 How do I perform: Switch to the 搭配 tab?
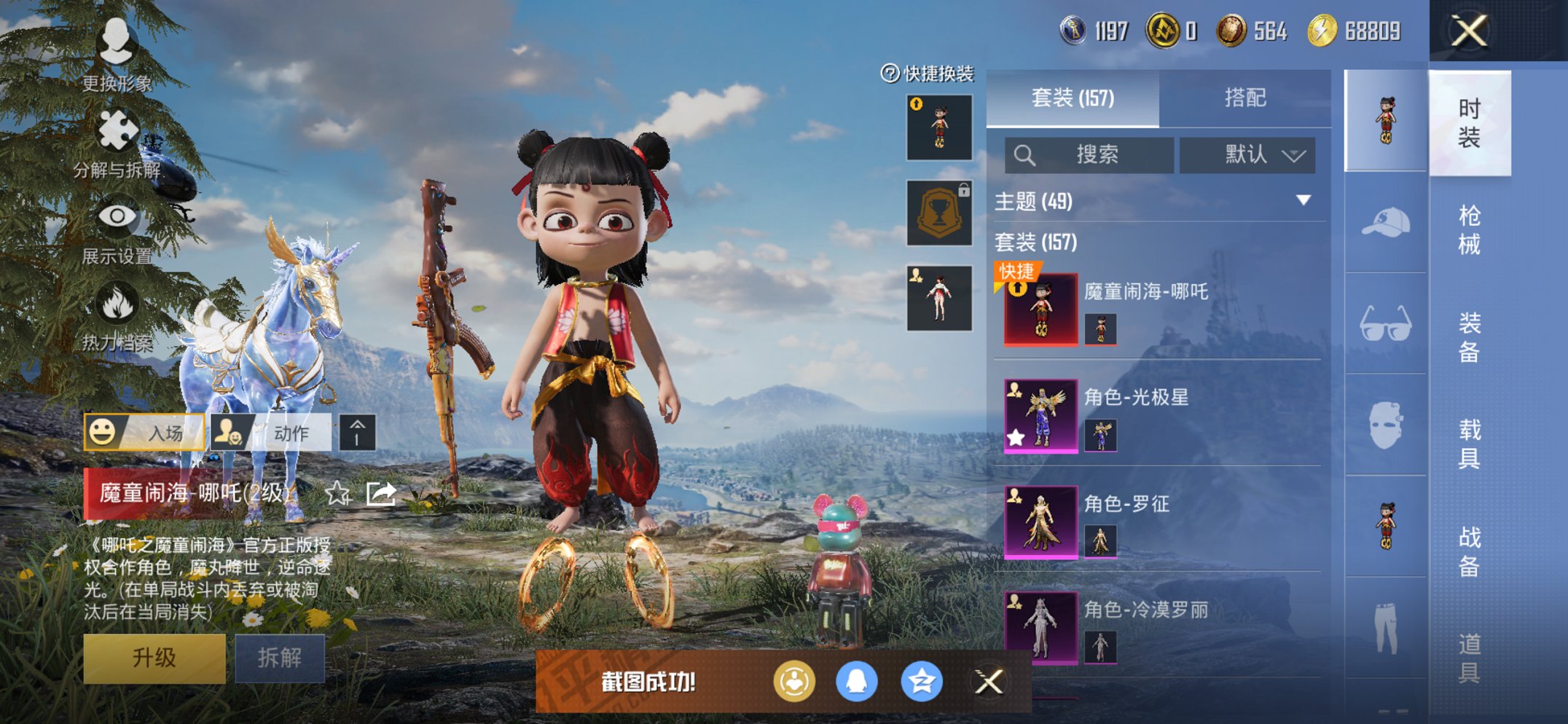[1244, 98]
